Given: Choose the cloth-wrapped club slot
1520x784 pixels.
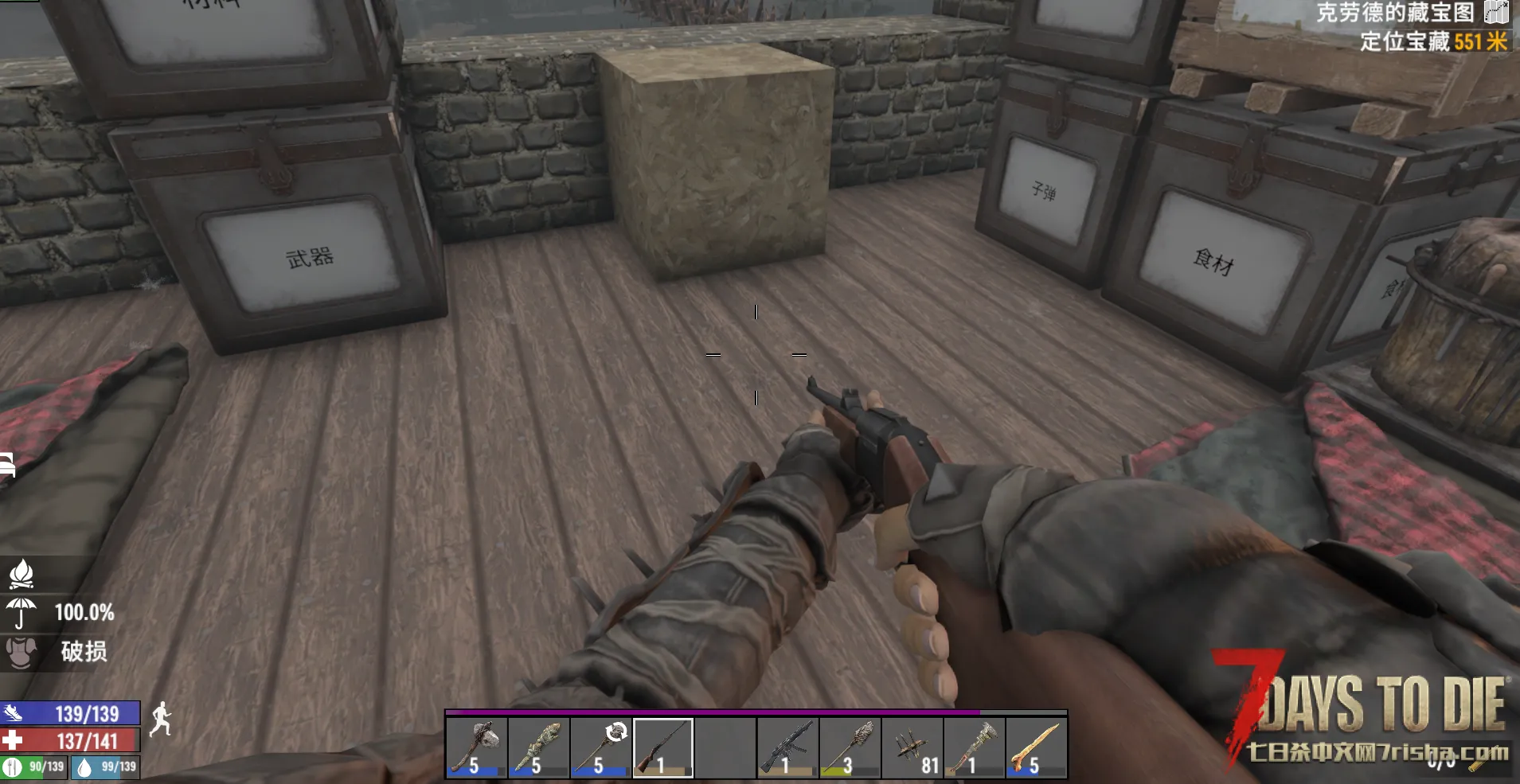Looking at the screenshot, I should click(538, 747).
